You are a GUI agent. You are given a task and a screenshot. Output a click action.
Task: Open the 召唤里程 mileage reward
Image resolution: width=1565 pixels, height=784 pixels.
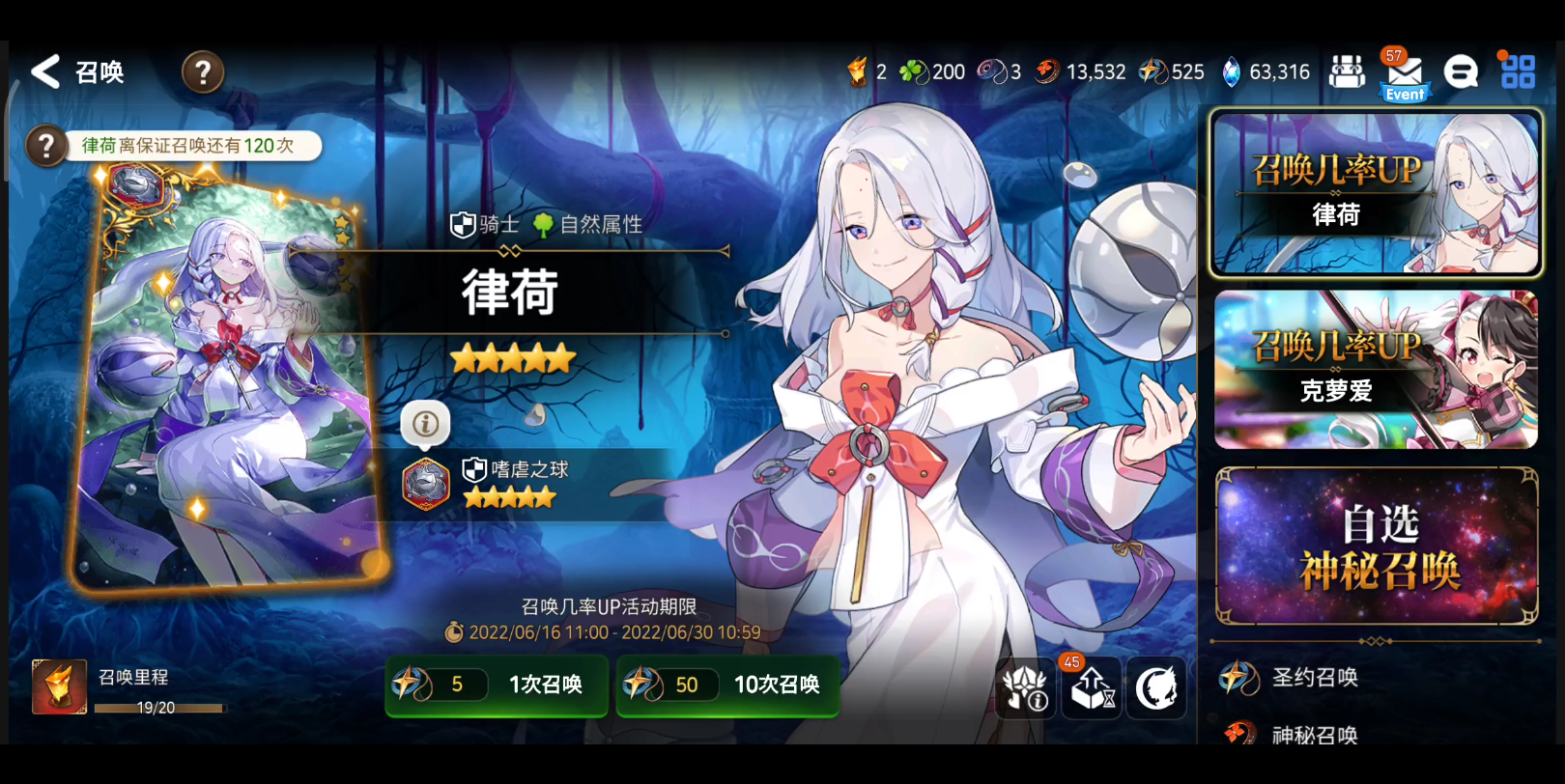[x=59, y=686]
